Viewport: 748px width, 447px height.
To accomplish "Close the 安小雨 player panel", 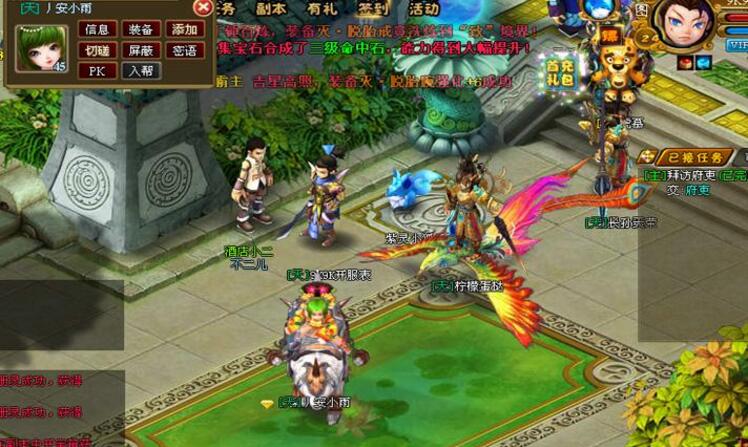I will pos(203,8).
